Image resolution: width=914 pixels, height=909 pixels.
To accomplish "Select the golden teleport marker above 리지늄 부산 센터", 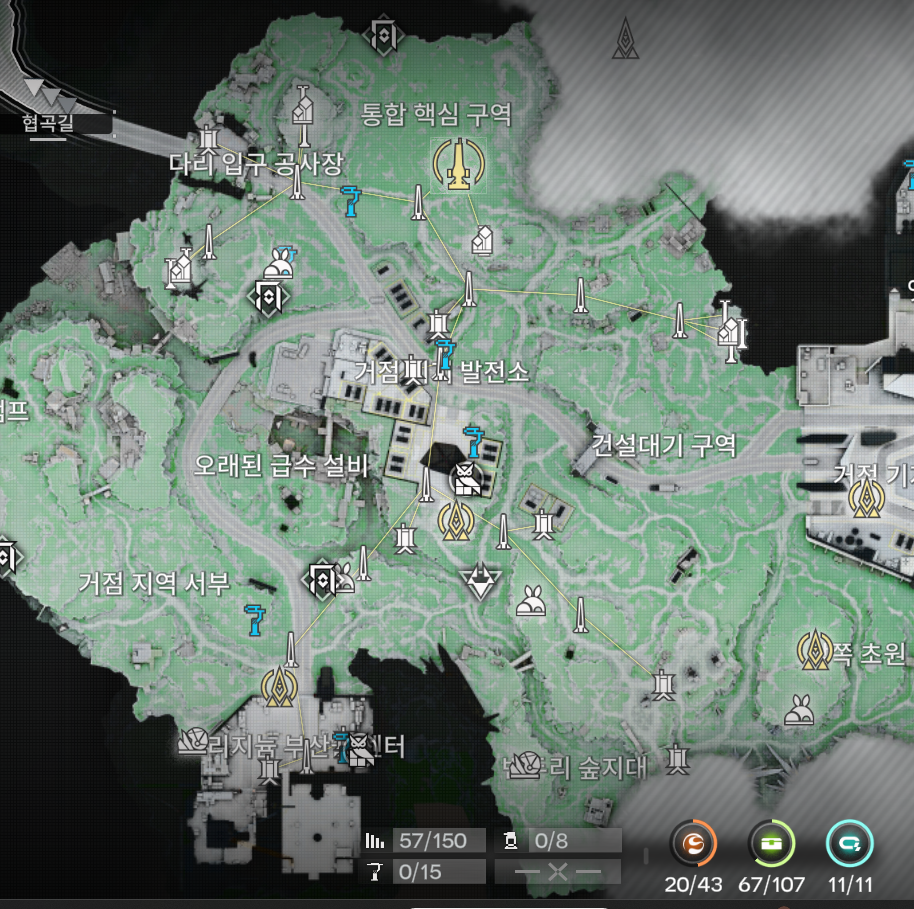I will point(279,686).
